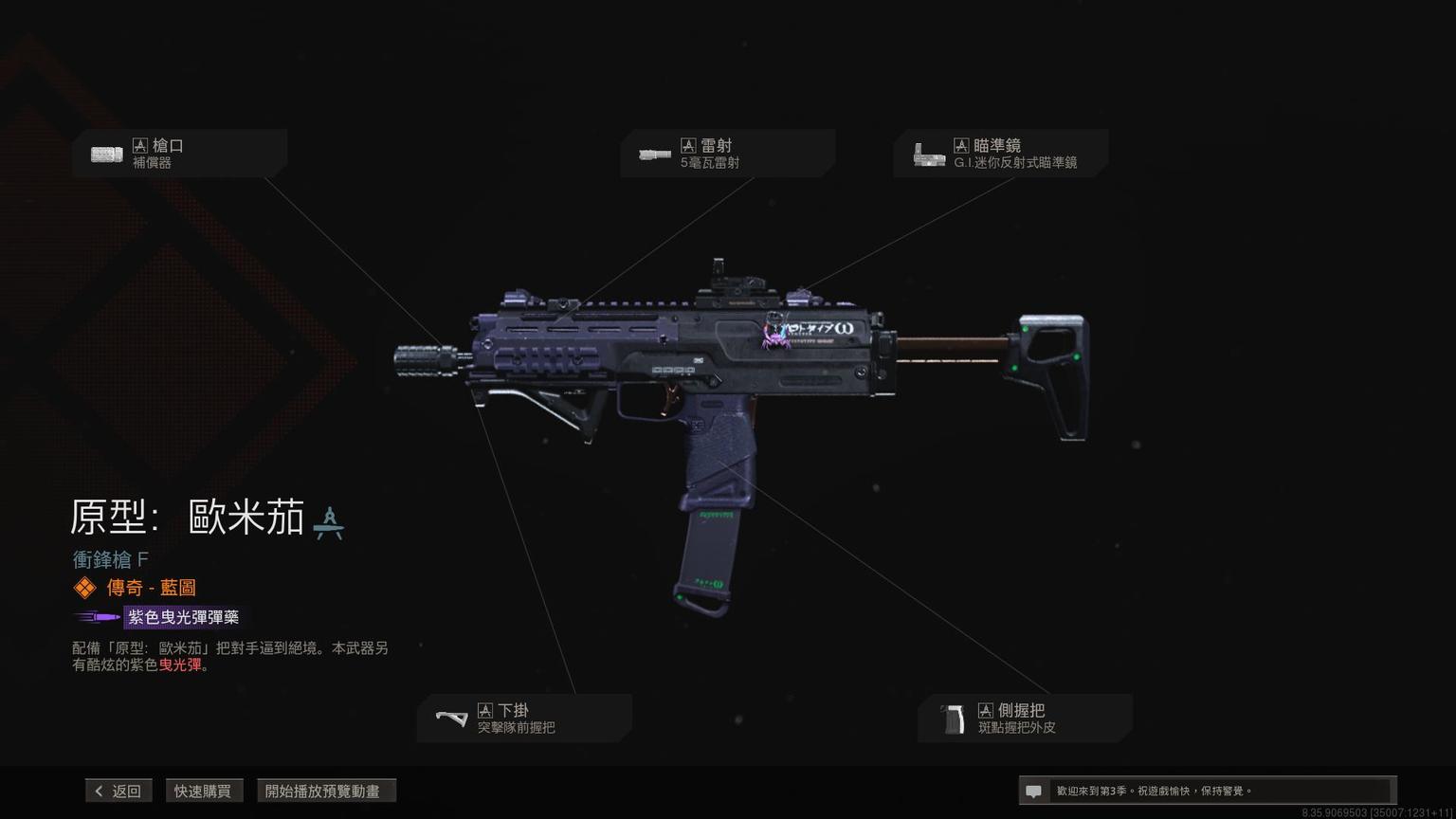Select the 槍口 muzzle attachment slot
The image size is (1456, 819).
pos(179,154)
